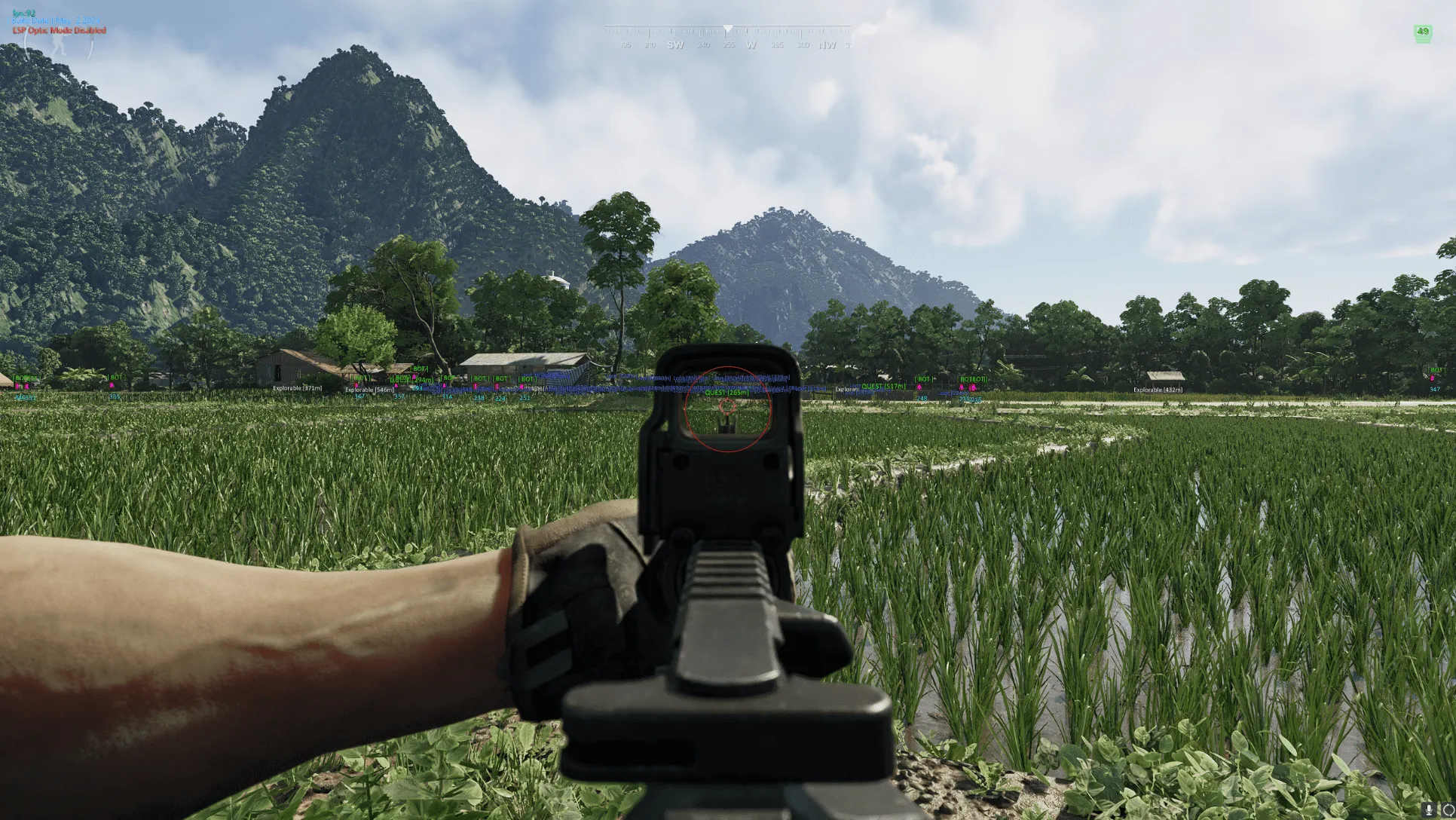
Task: Click the soldier stance indicator icon
Action: pyautogui.click(x=57, y=46)
